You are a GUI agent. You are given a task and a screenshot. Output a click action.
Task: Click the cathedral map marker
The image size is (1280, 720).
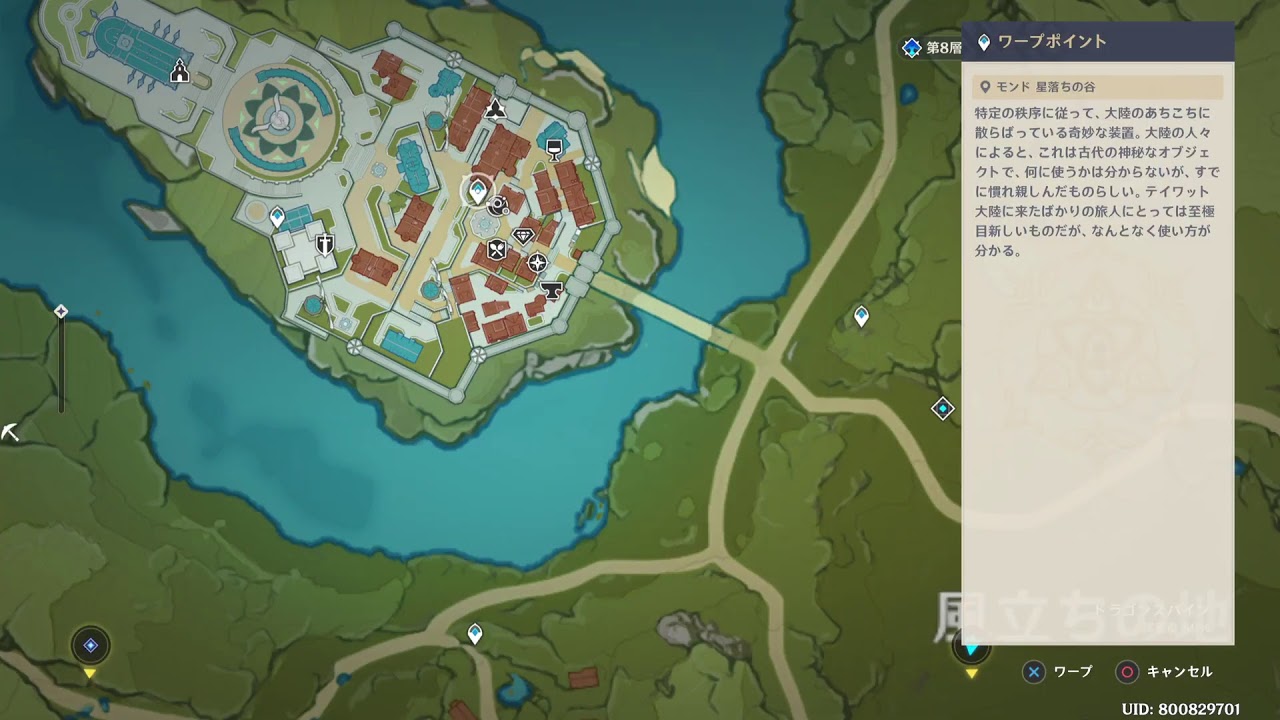(180, 70)
